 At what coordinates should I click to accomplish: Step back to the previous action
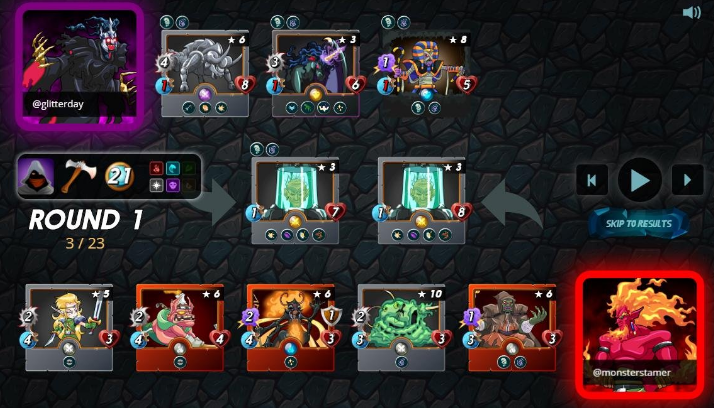(591, 180)
